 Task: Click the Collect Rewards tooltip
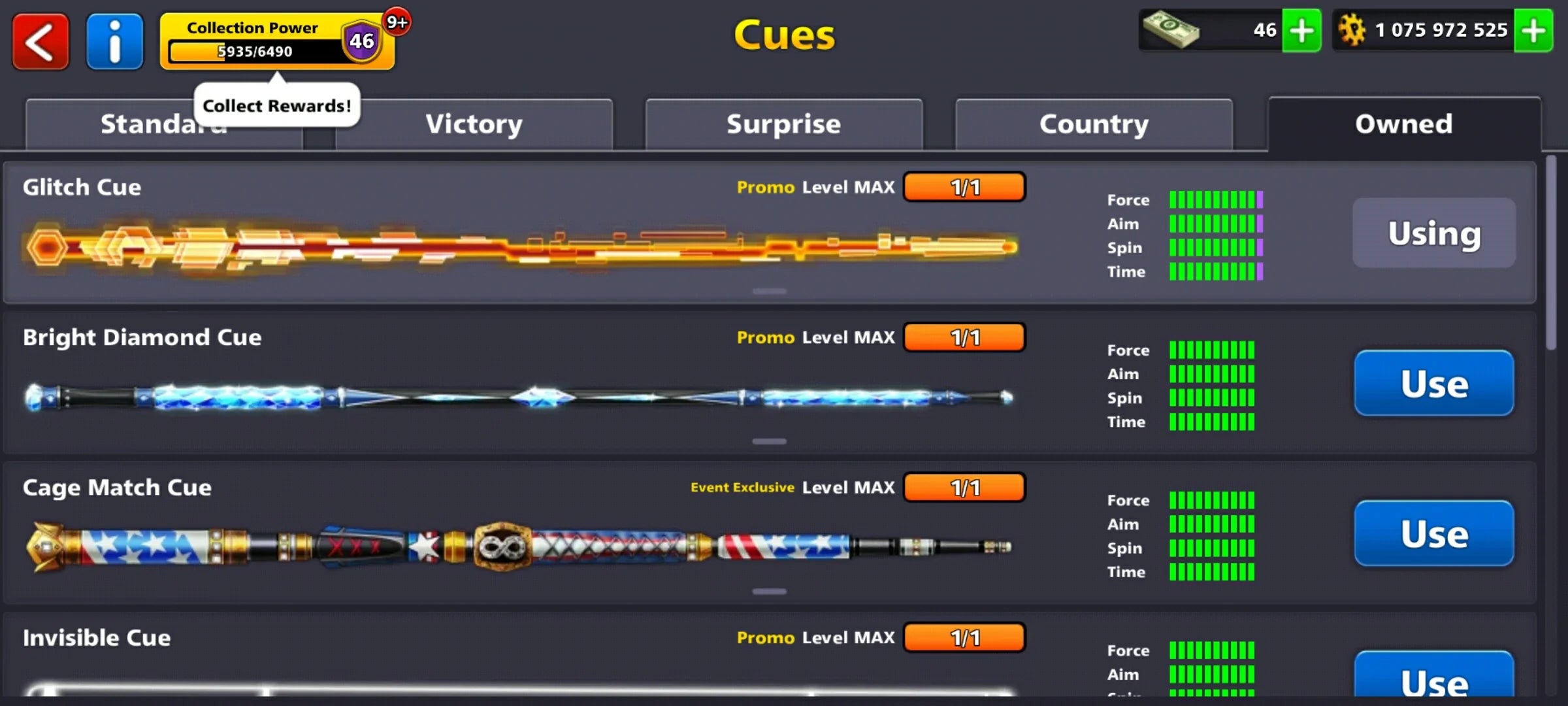[277, 105]
